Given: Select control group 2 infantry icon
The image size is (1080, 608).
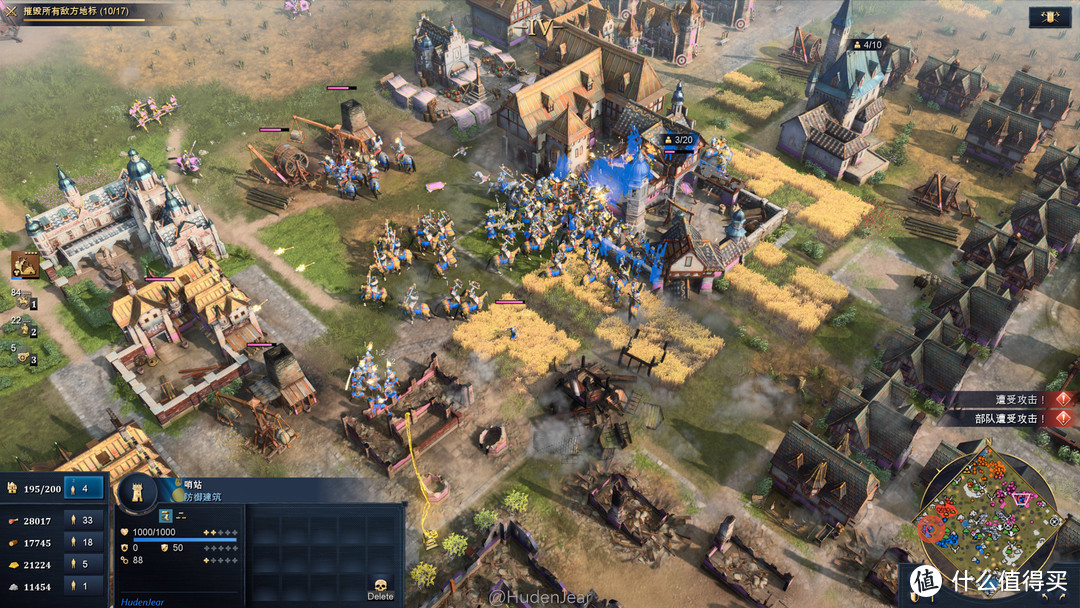Looking at the screenshot, I should tap(24, 327).
